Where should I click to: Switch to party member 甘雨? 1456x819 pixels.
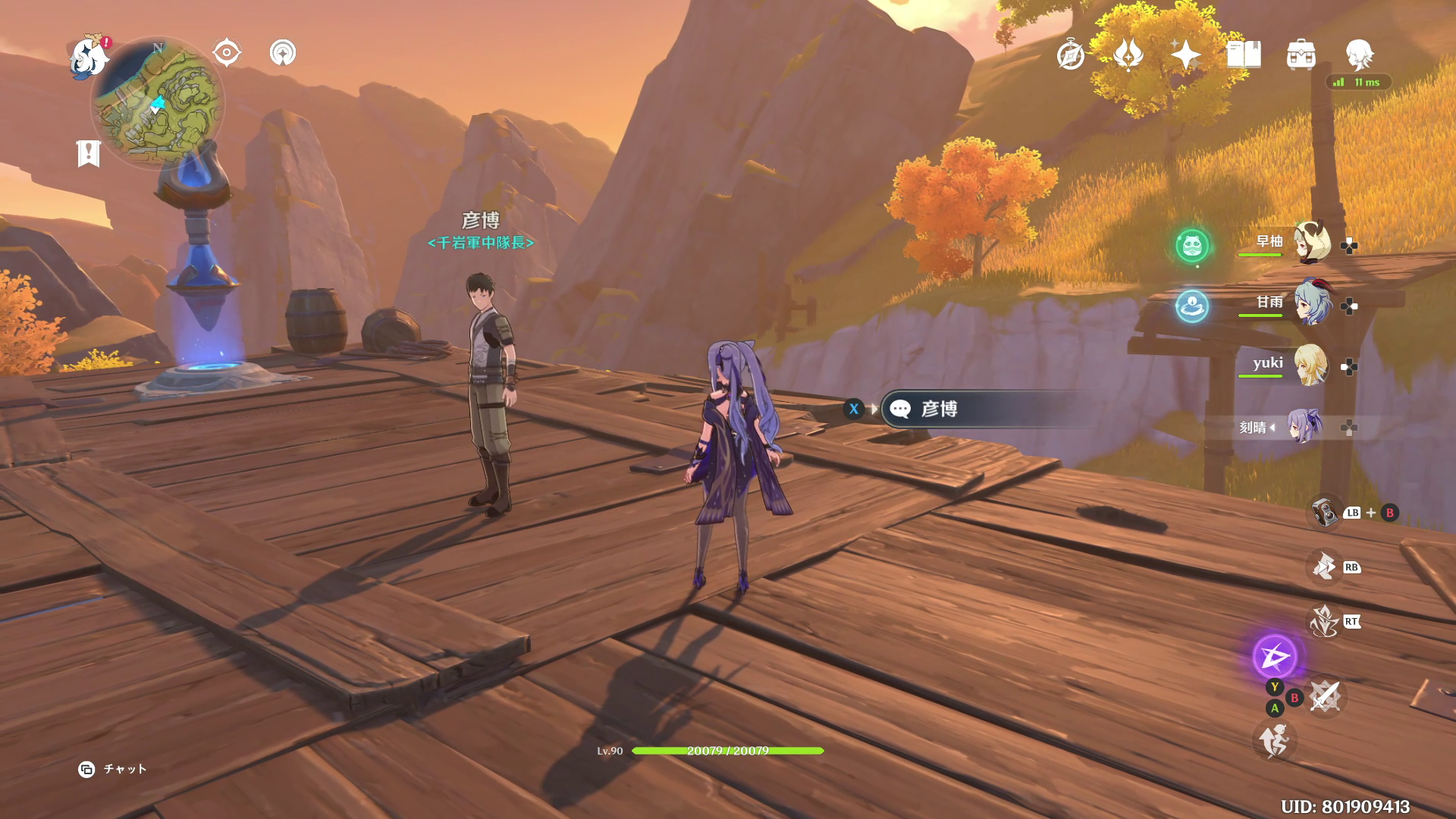pyautogui.click(x=1310, y=303)
